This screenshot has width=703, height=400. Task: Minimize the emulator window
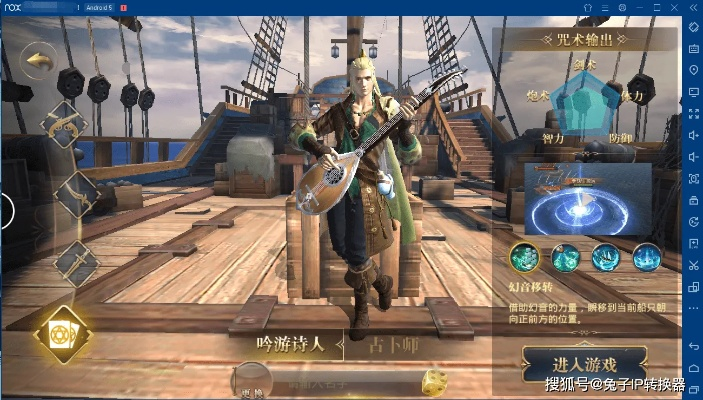click(x=641, y=7)
